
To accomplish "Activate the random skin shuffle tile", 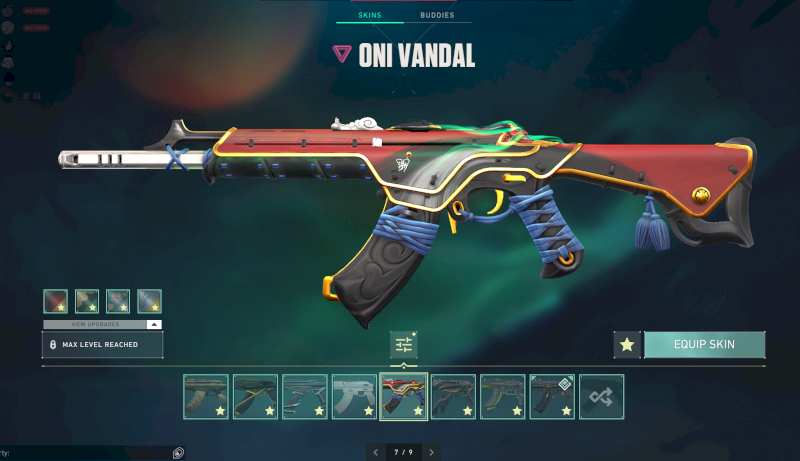I will [602, 397].
